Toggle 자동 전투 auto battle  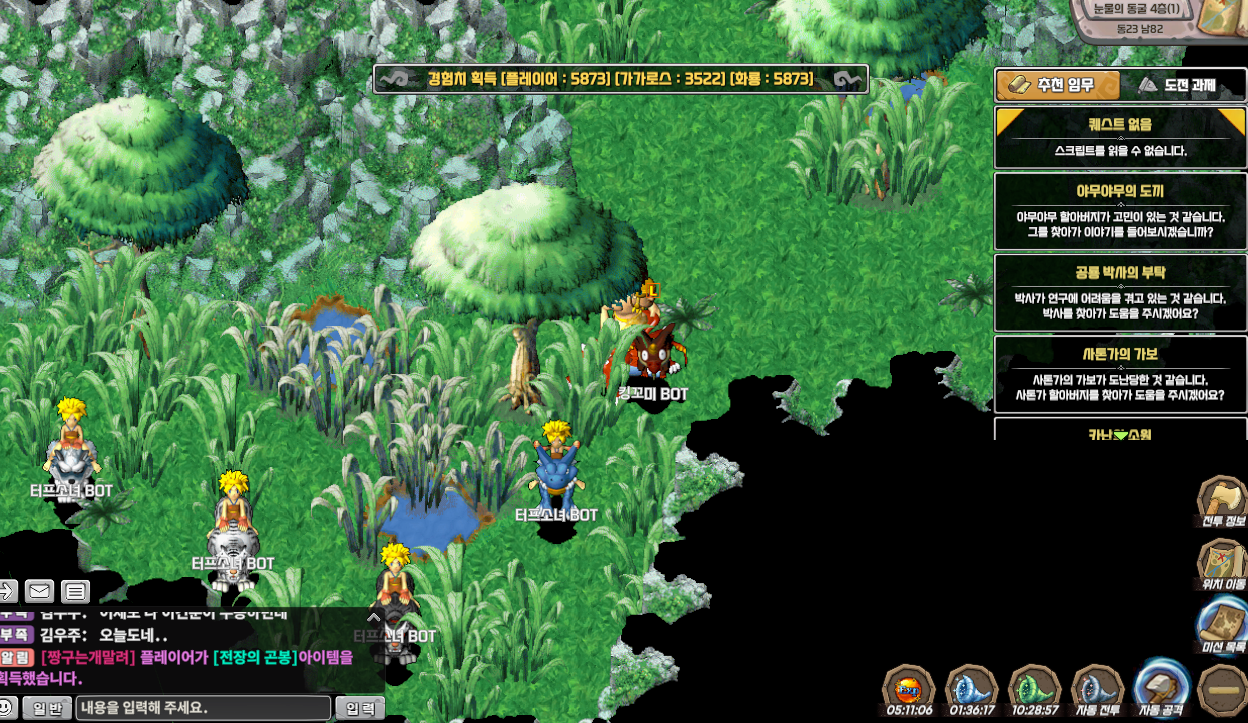(1097, 690)
